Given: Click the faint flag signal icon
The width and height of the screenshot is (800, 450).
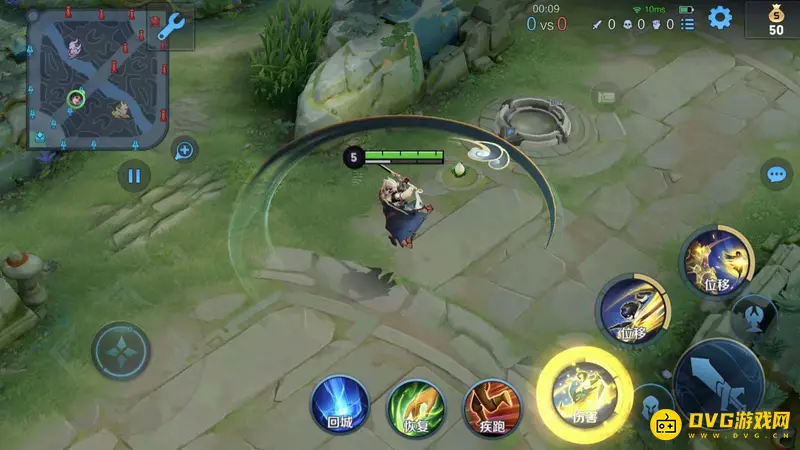Looking at the screenshot, I should click(605, 97).
